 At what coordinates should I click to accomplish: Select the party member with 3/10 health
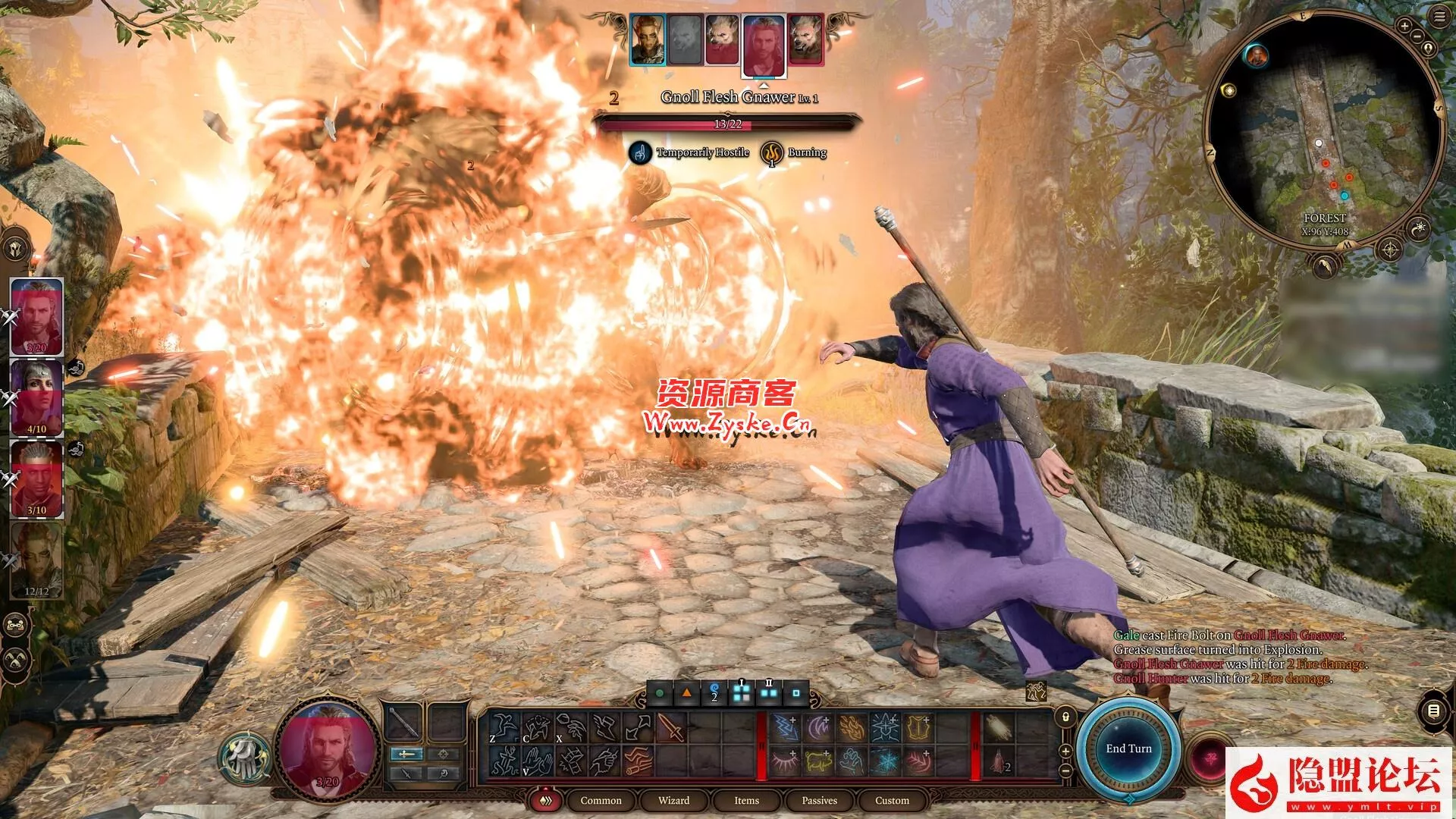(36, 479)
